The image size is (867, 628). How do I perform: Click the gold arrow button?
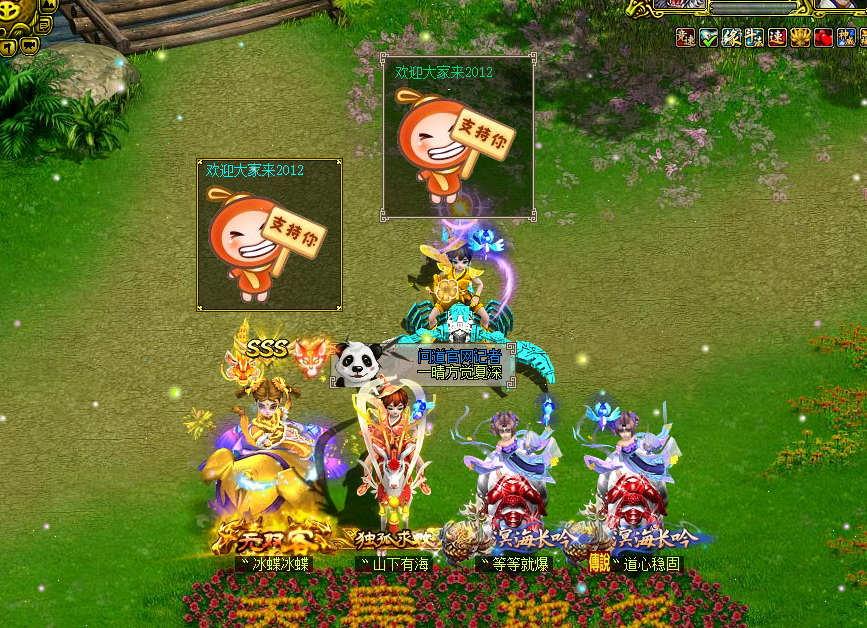coord(8,47)
